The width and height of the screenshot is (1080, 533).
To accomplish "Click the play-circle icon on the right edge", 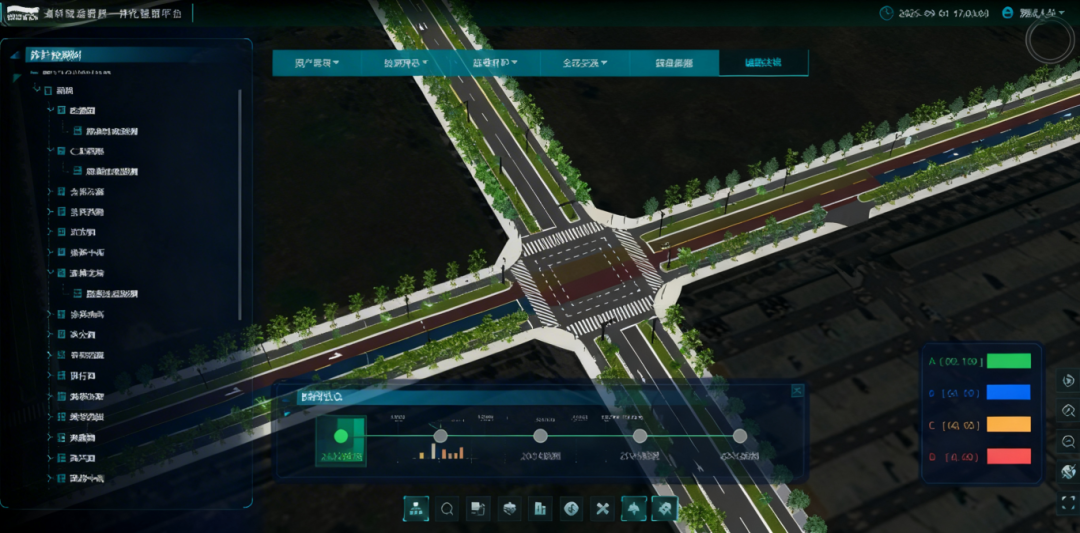I will click(1068, 380).
